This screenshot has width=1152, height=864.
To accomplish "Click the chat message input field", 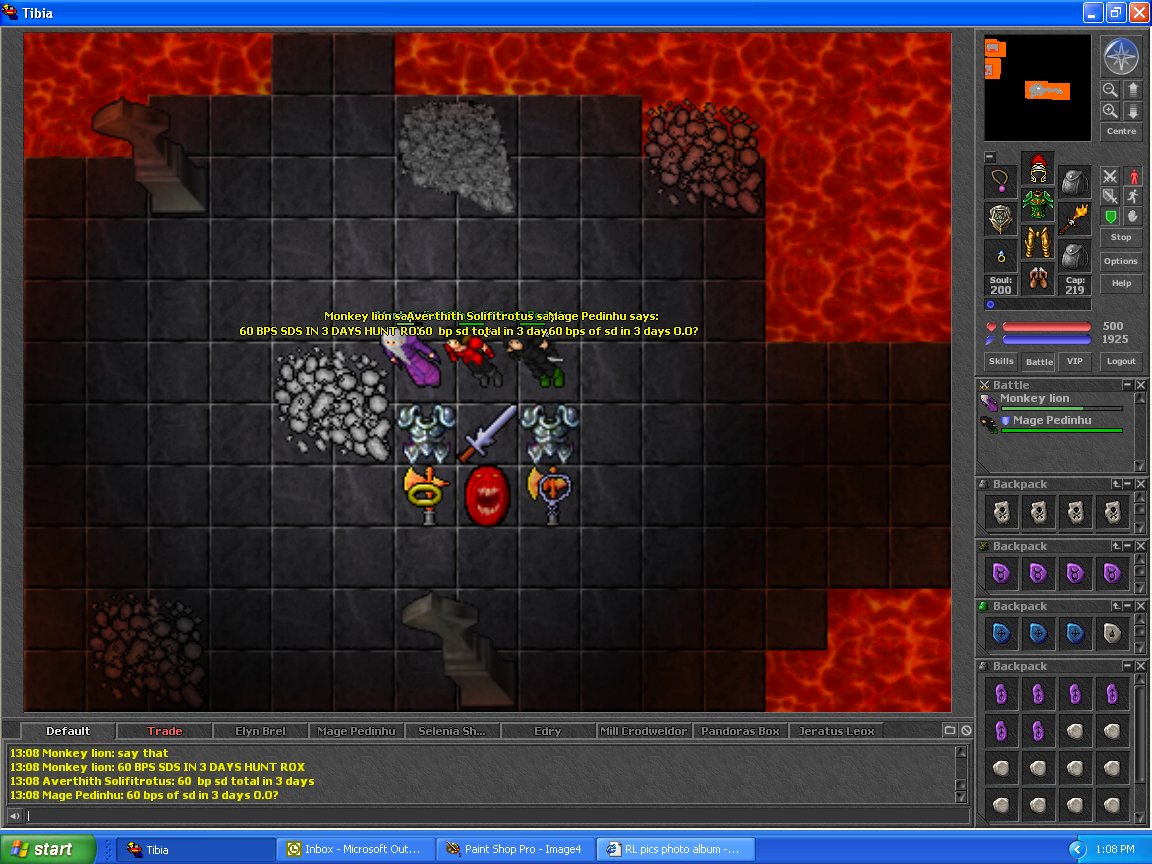I will 490,816.
